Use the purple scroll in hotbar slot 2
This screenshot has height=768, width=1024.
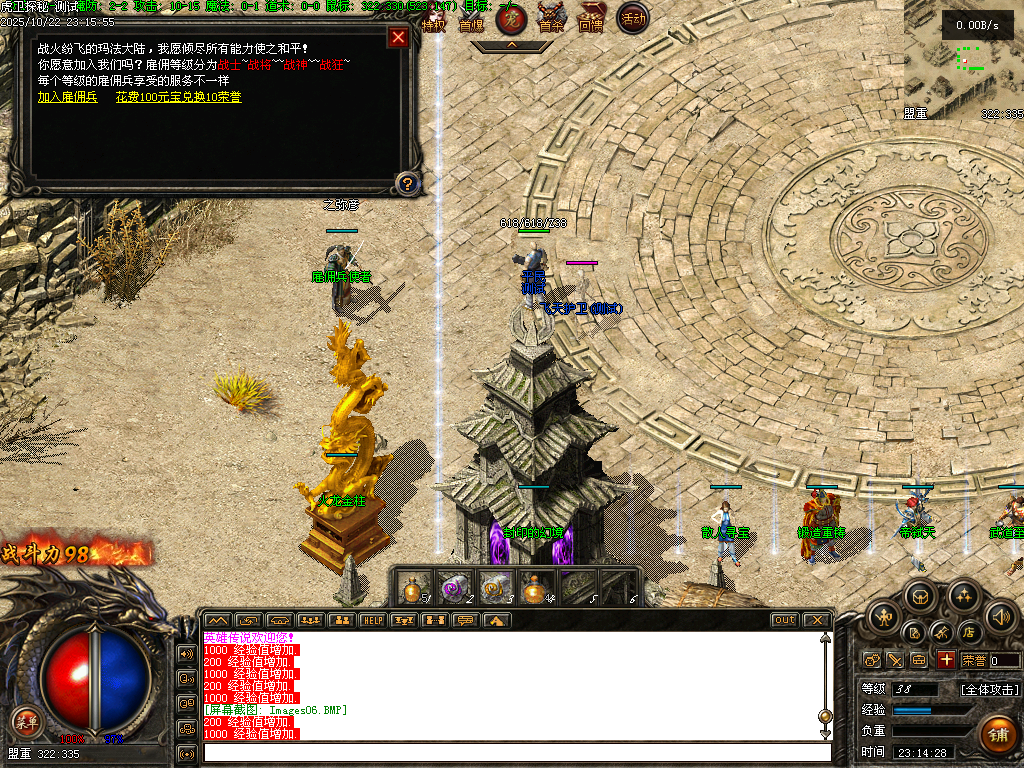tap(456, 588)
